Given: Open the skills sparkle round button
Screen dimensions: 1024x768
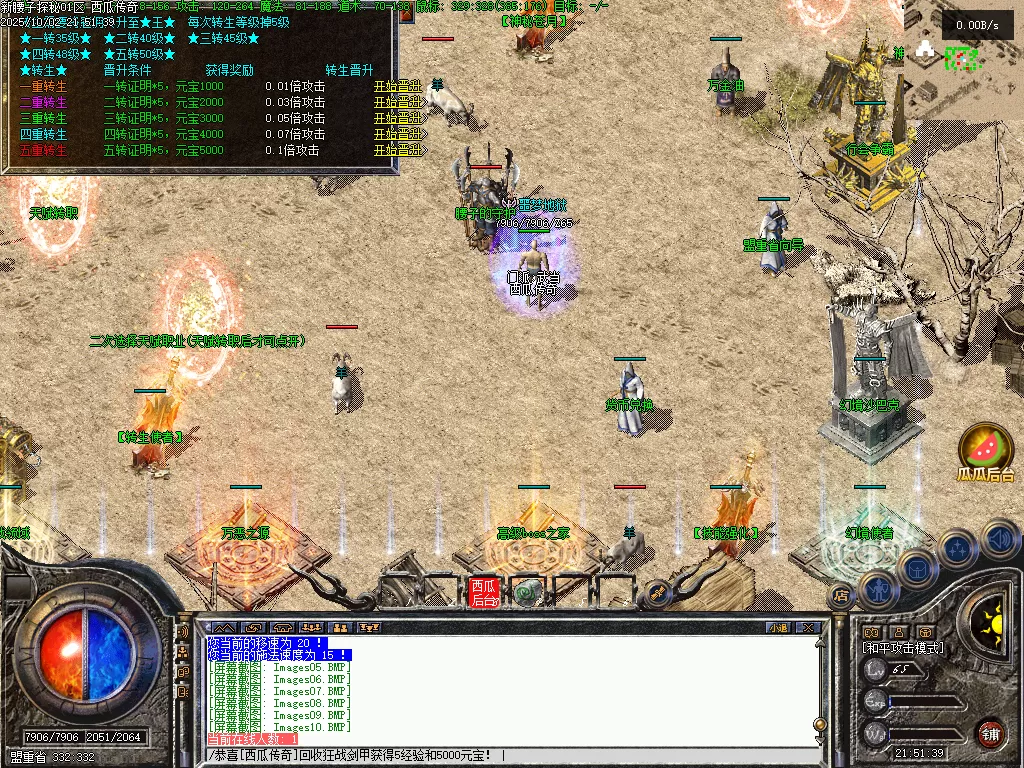Looking at the screenshot, I should pyautogui.click(x=958, y=548).
